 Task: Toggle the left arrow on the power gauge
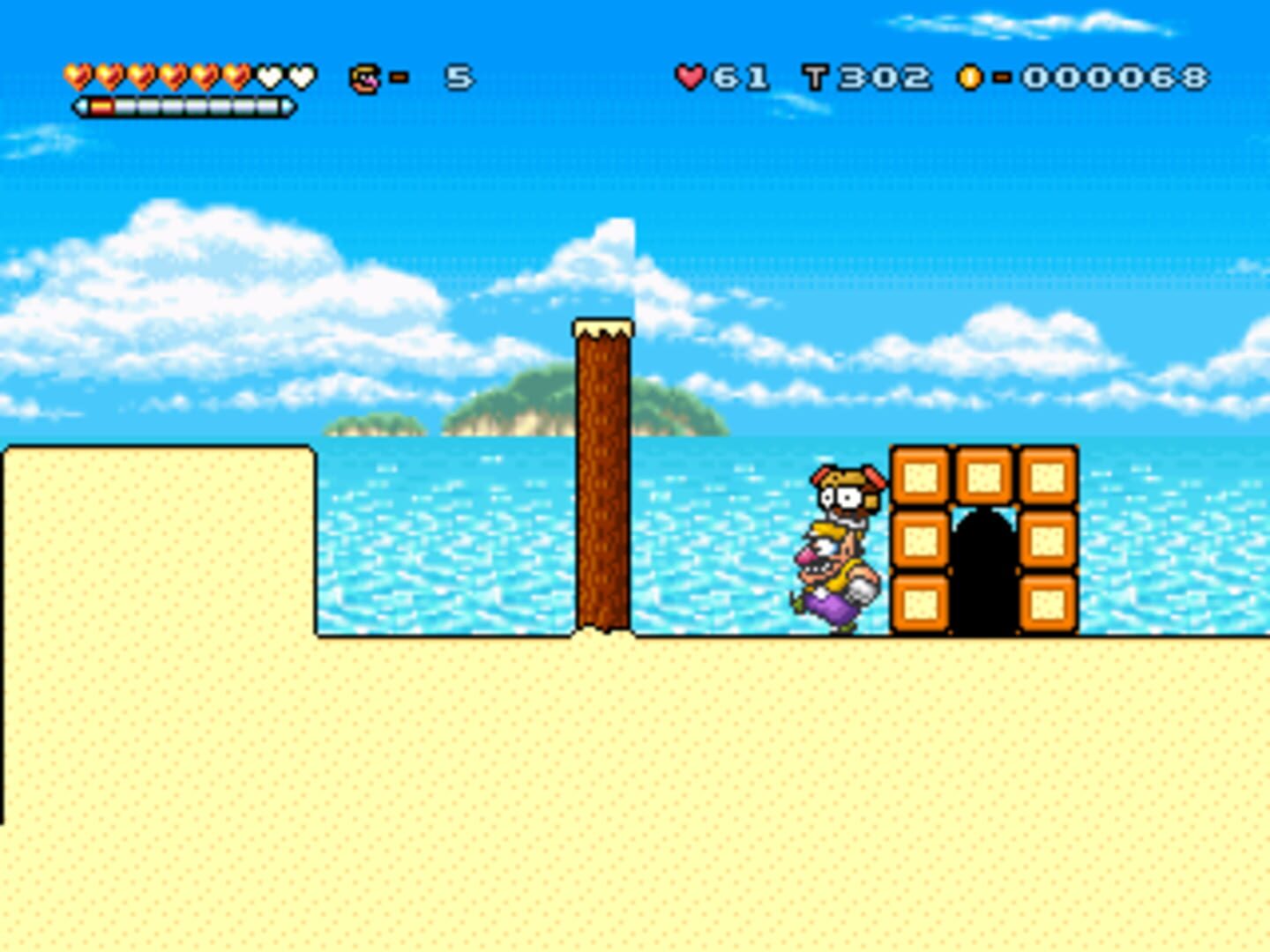tap(78, 106)
